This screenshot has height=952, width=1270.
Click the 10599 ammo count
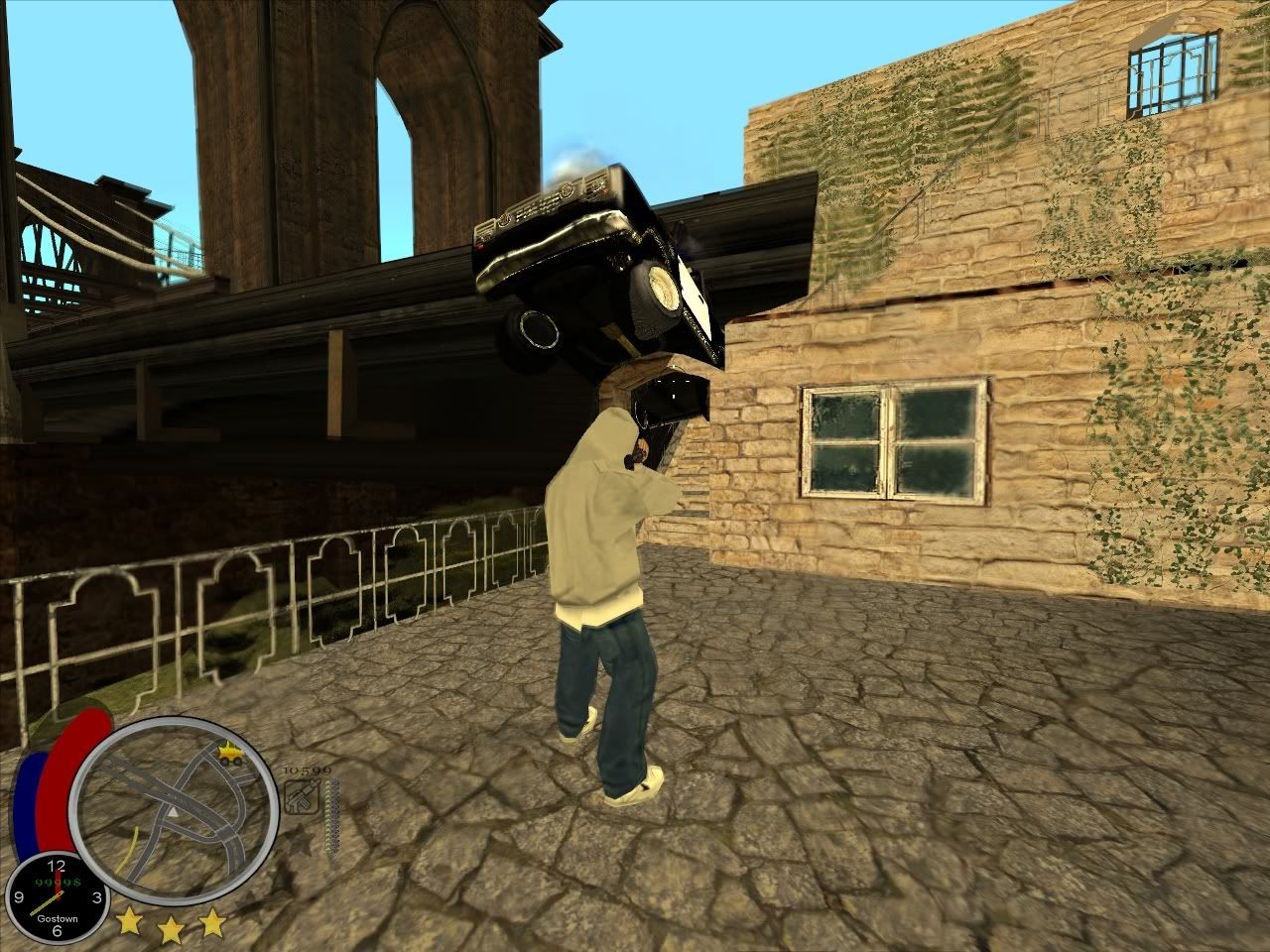[306, 771]
